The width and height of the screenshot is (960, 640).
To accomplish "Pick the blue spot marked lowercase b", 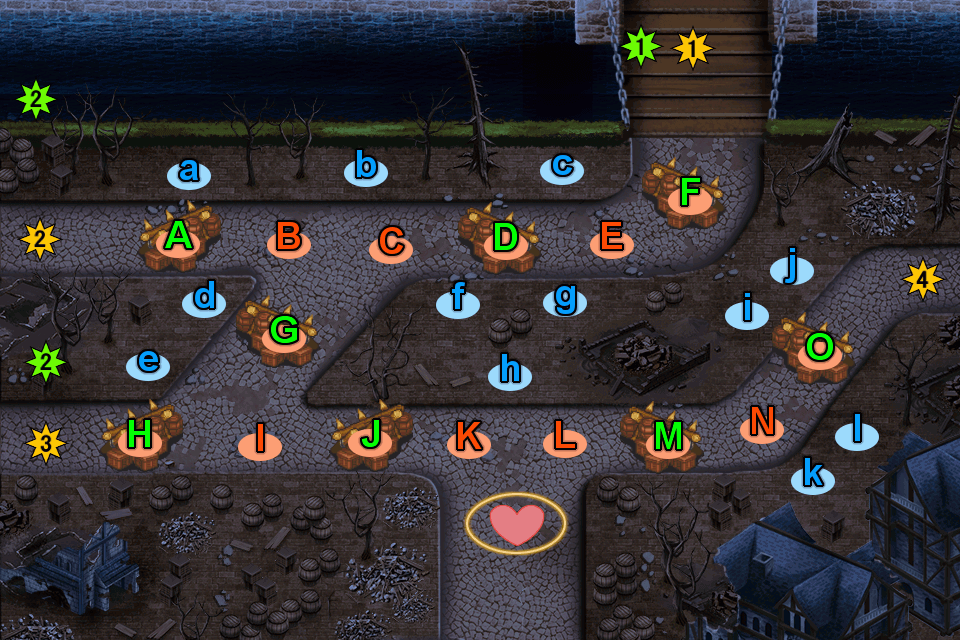I will point(366,168).
